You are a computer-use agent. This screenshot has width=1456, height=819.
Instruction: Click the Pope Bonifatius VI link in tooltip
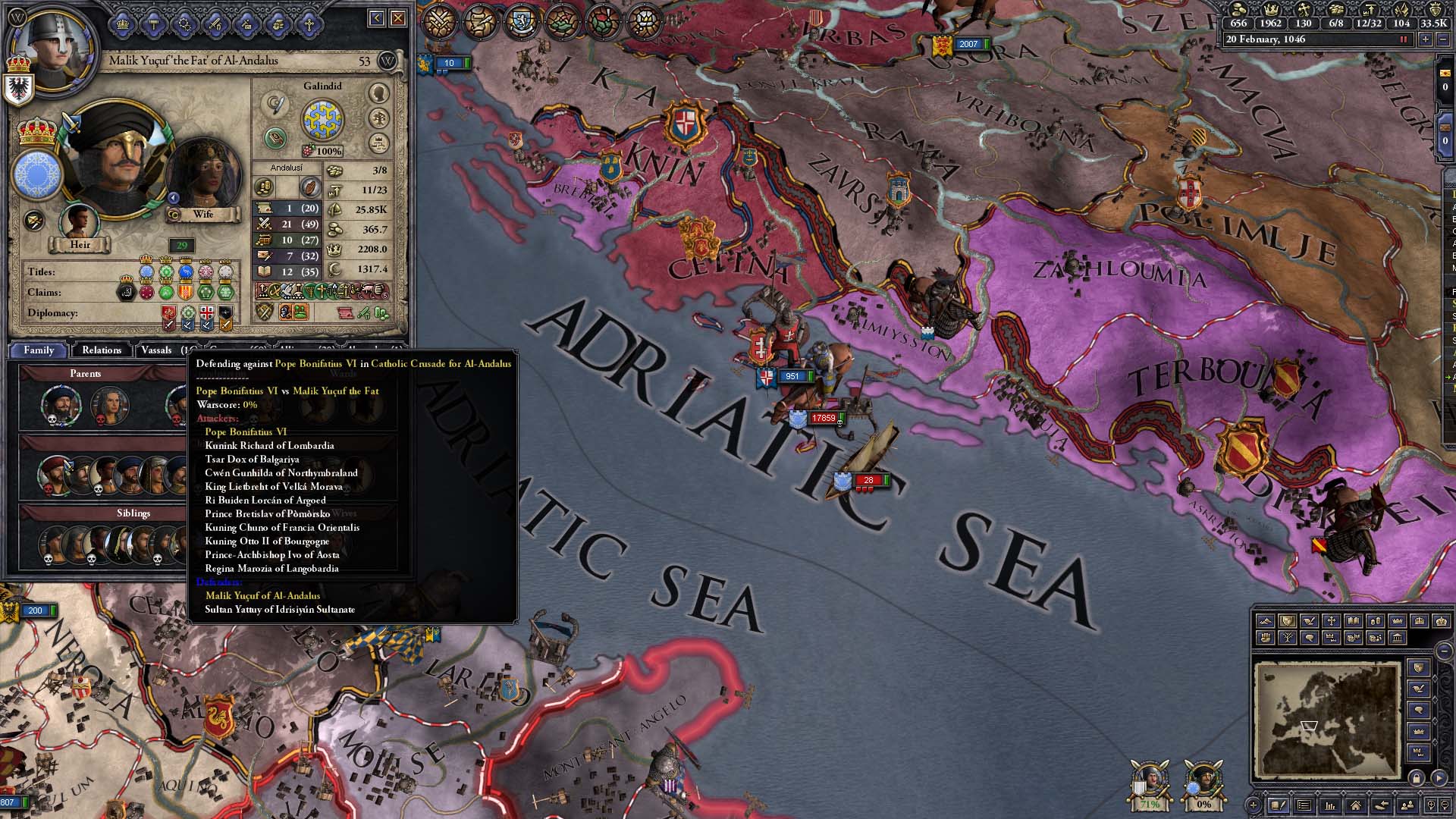click(315, 364)
